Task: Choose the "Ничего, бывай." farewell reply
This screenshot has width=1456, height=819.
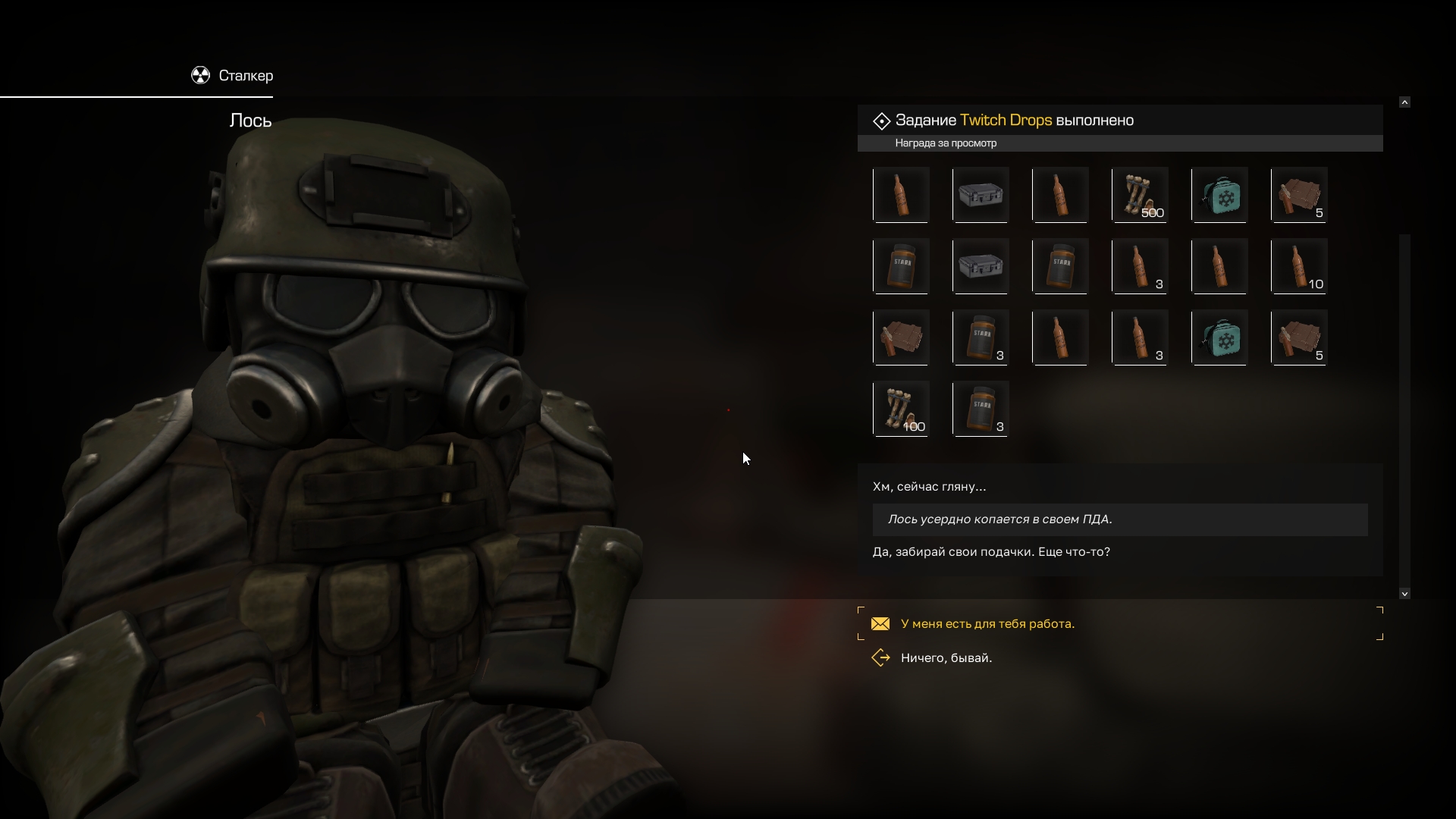Action: pos(946,658)
